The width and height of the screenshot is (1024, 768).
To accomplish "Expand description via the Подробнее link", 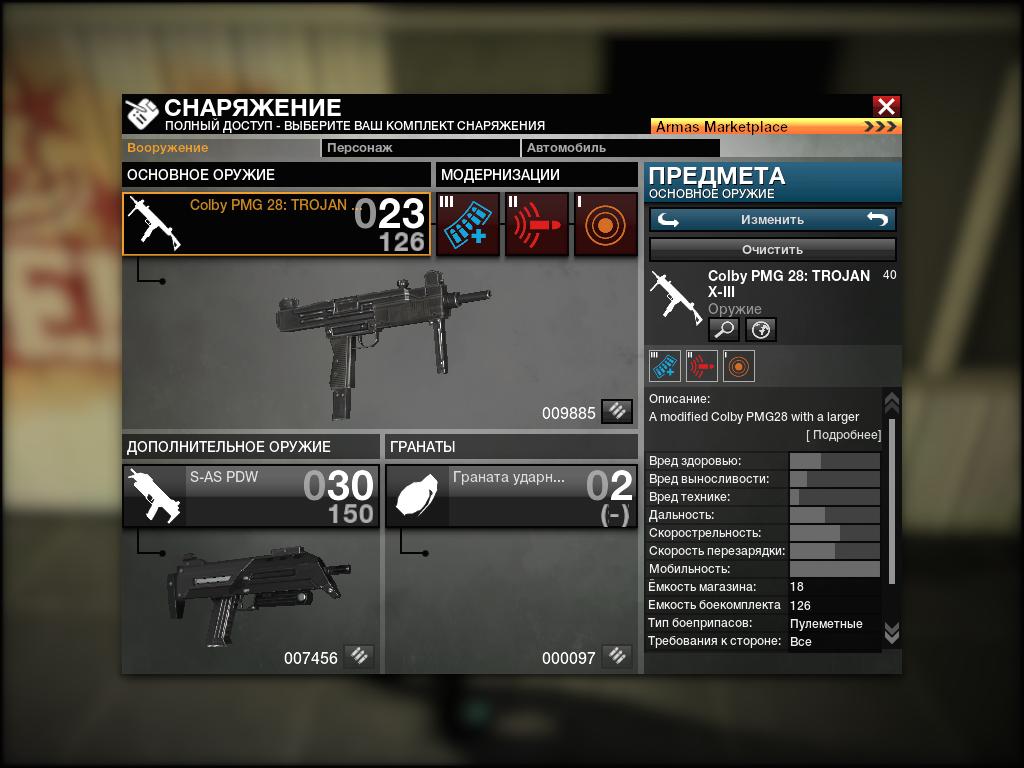I will coord(844,435).
